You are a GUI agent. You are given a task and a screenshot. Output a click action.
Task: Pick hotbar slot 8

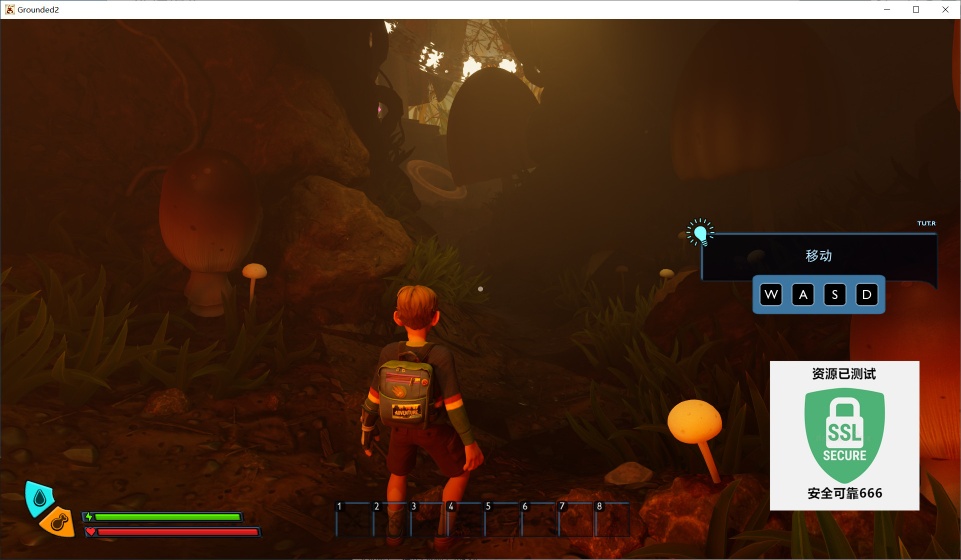(612, 519)
